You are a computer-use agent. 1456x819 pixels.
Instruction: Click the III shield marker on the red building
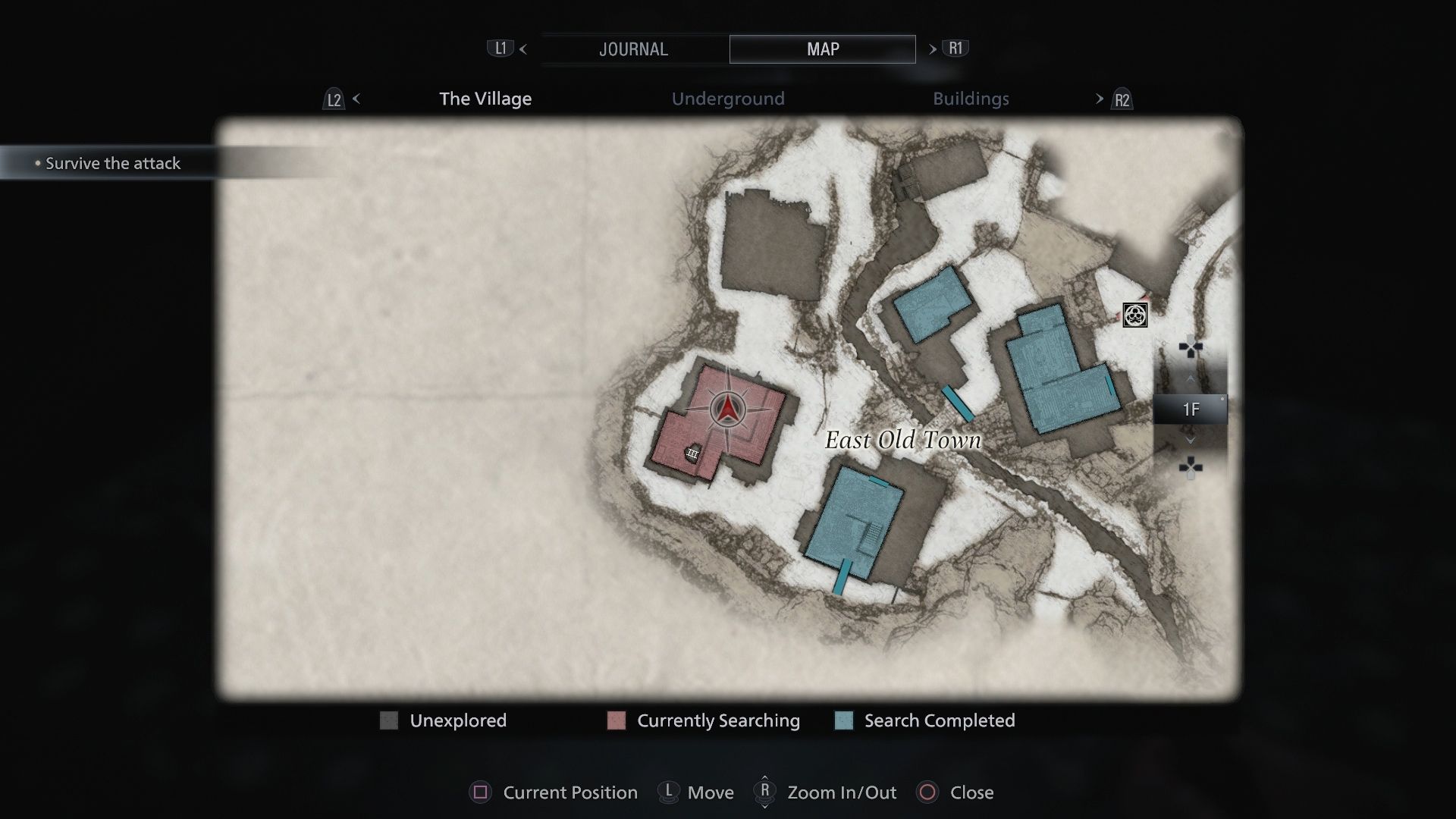(692, 453)
